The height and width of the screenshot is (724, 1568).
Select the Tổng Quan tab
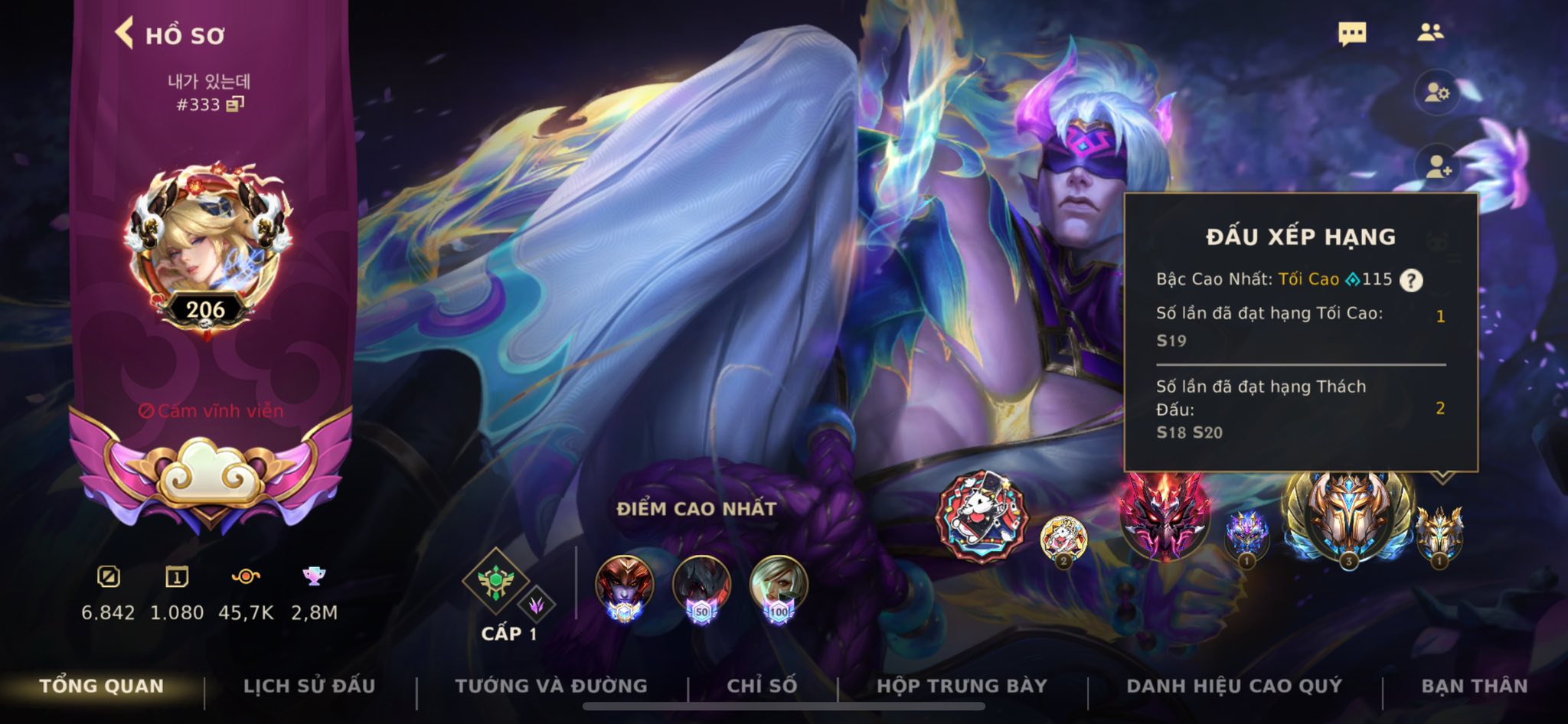pos(102,686)
